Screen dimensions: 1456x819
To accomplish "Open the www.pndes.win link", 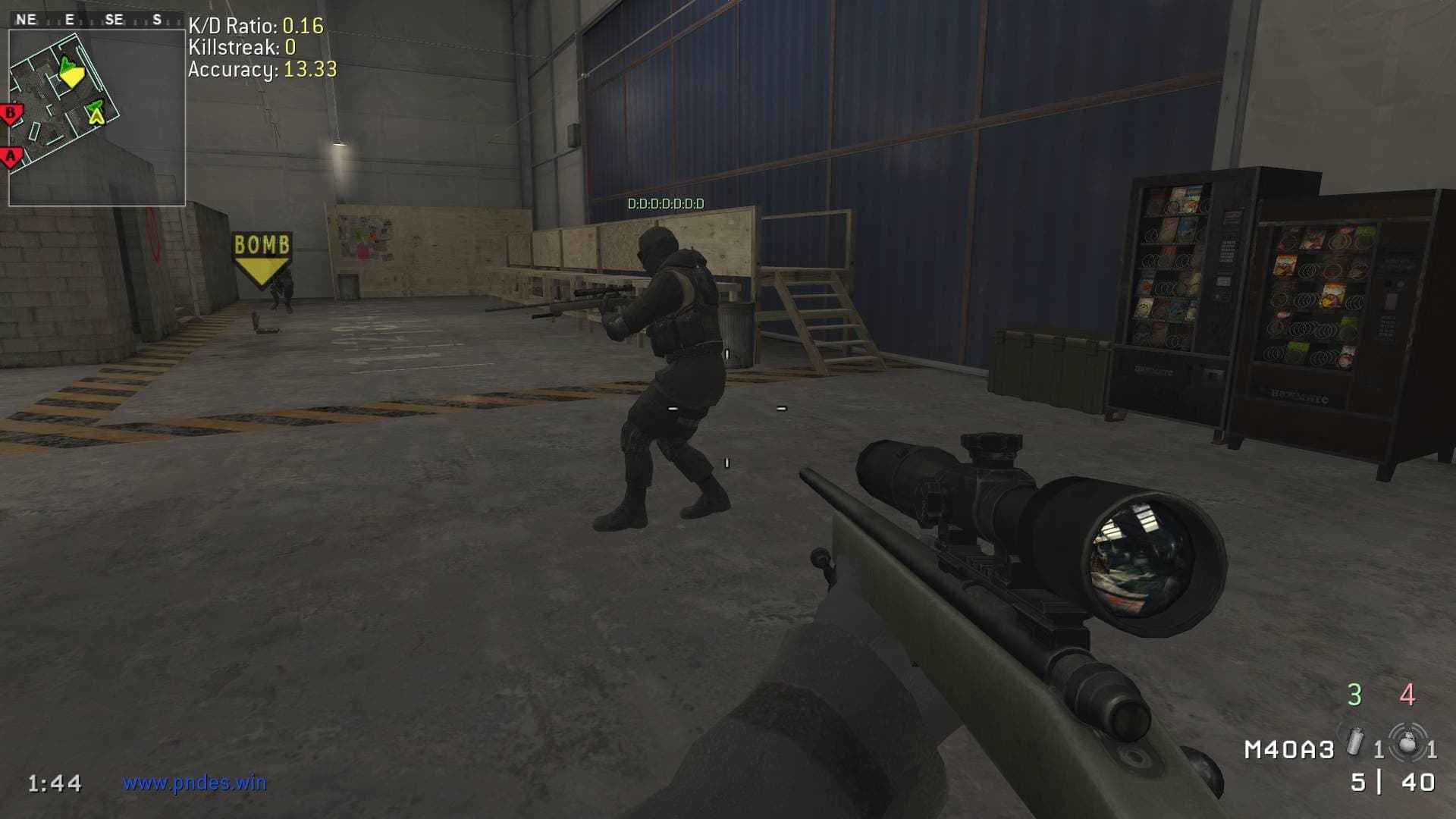I will [x=195, y=783].
